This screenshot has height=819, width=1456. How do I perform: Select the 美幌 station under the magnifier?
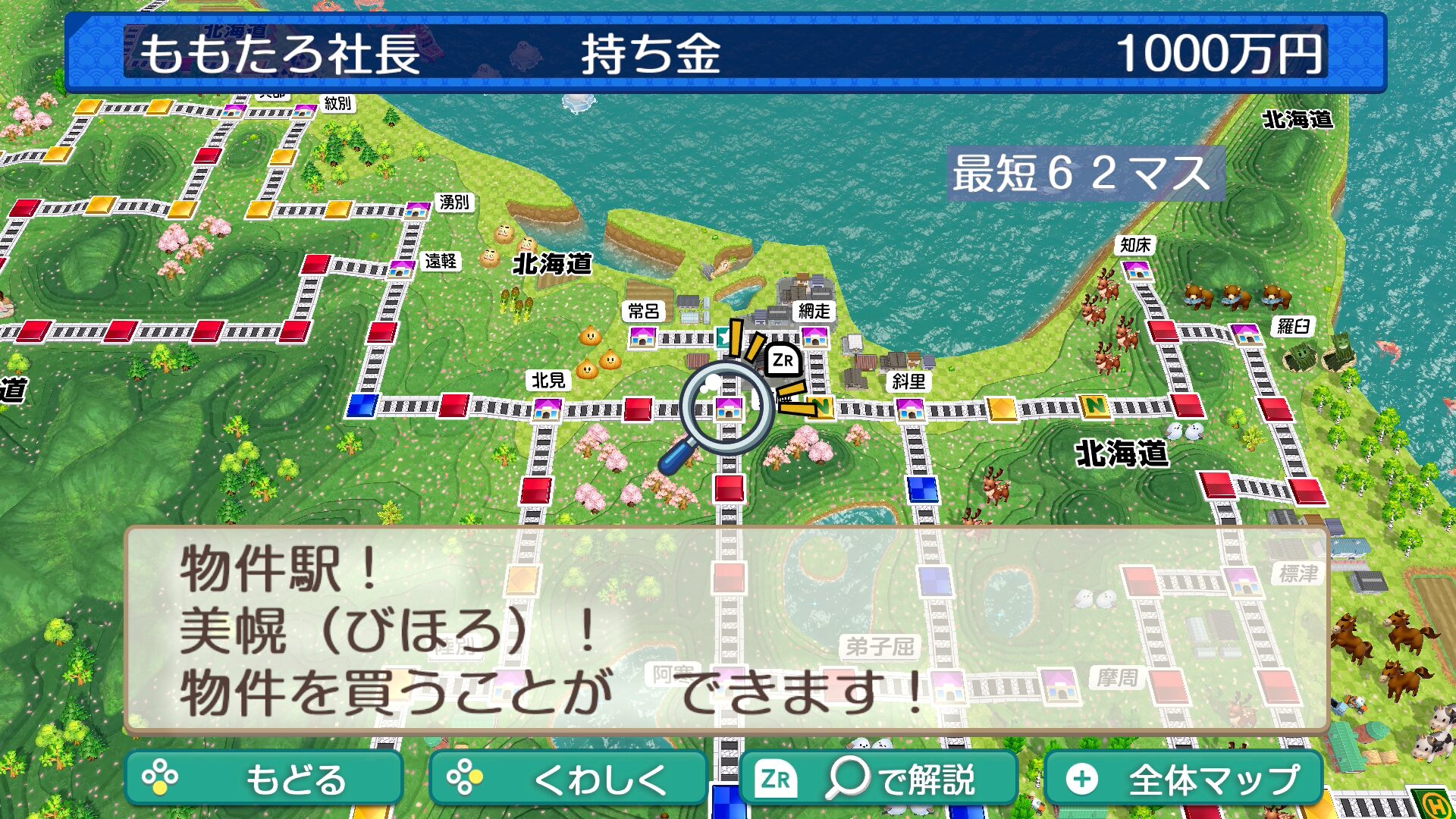coord(728,409)
